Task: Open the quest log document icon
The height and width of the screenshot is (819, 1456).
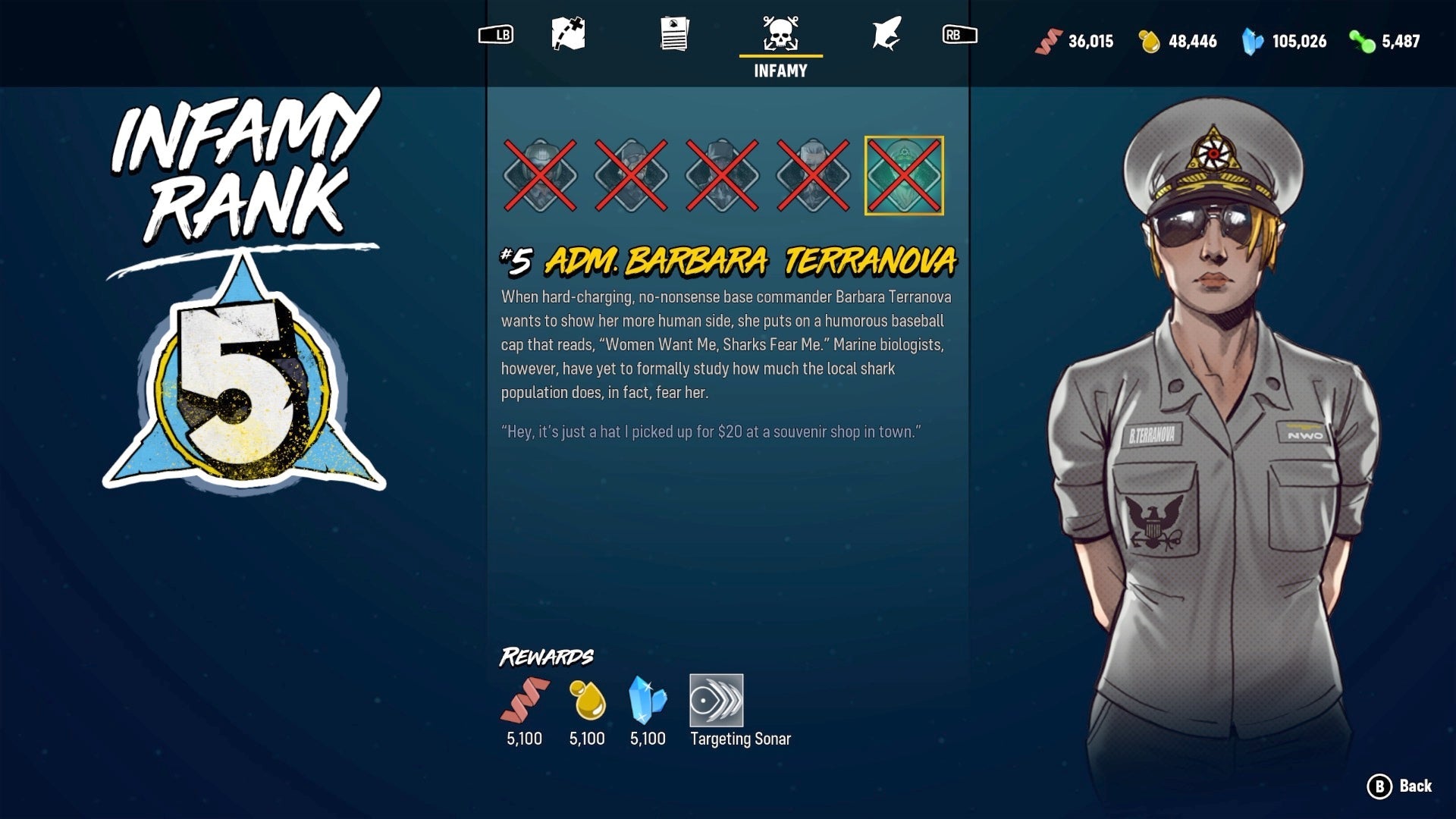Action: [673, 34]
